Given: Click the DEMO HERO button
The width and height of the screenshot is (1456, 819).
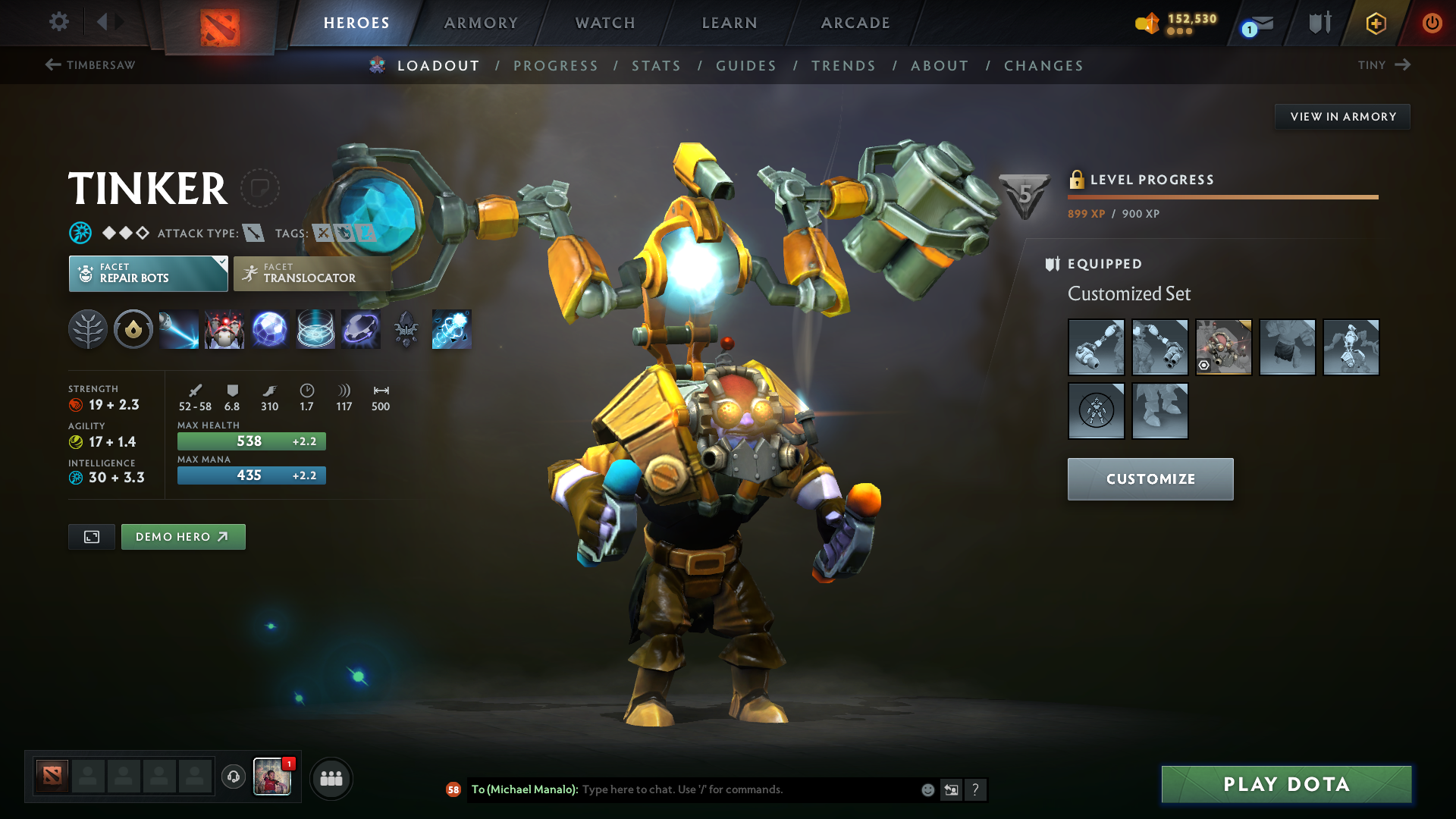Looking at the screenshot, I should [x=183, y=536].
